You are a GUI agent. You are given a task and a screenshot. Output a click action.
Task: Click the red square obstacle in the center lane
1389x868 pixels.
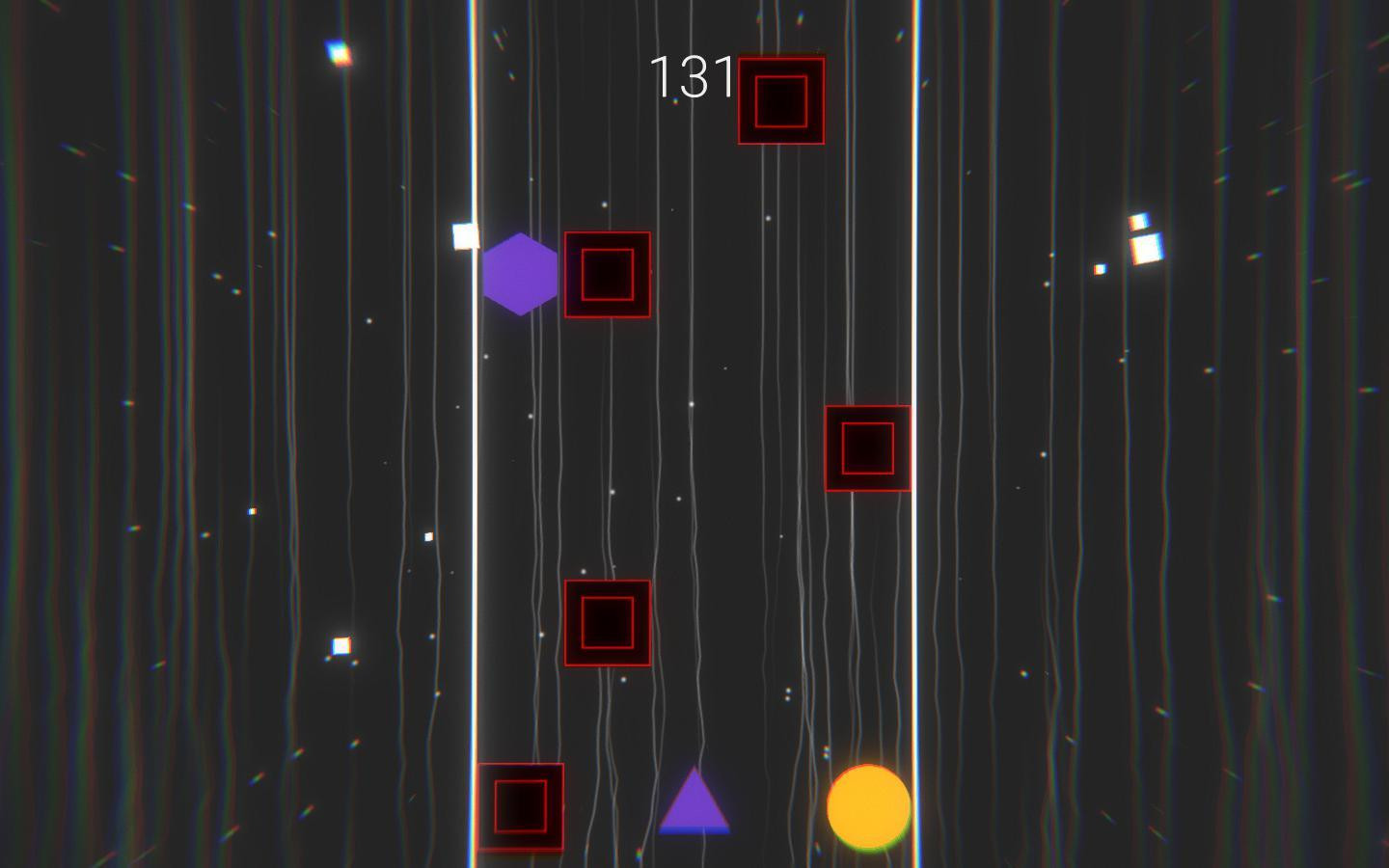[x=606, y=625]
